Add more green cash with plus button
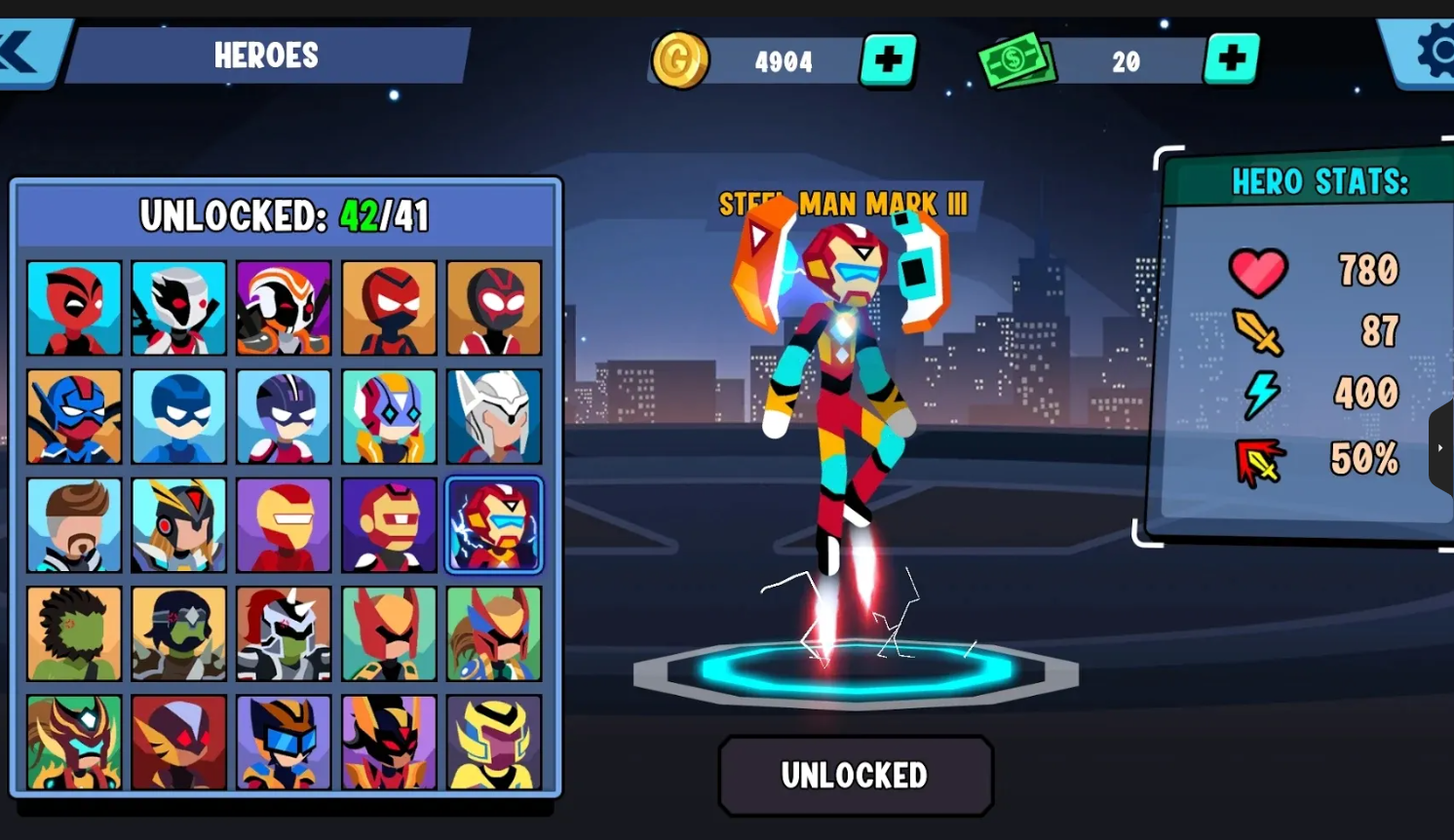 1232,59
